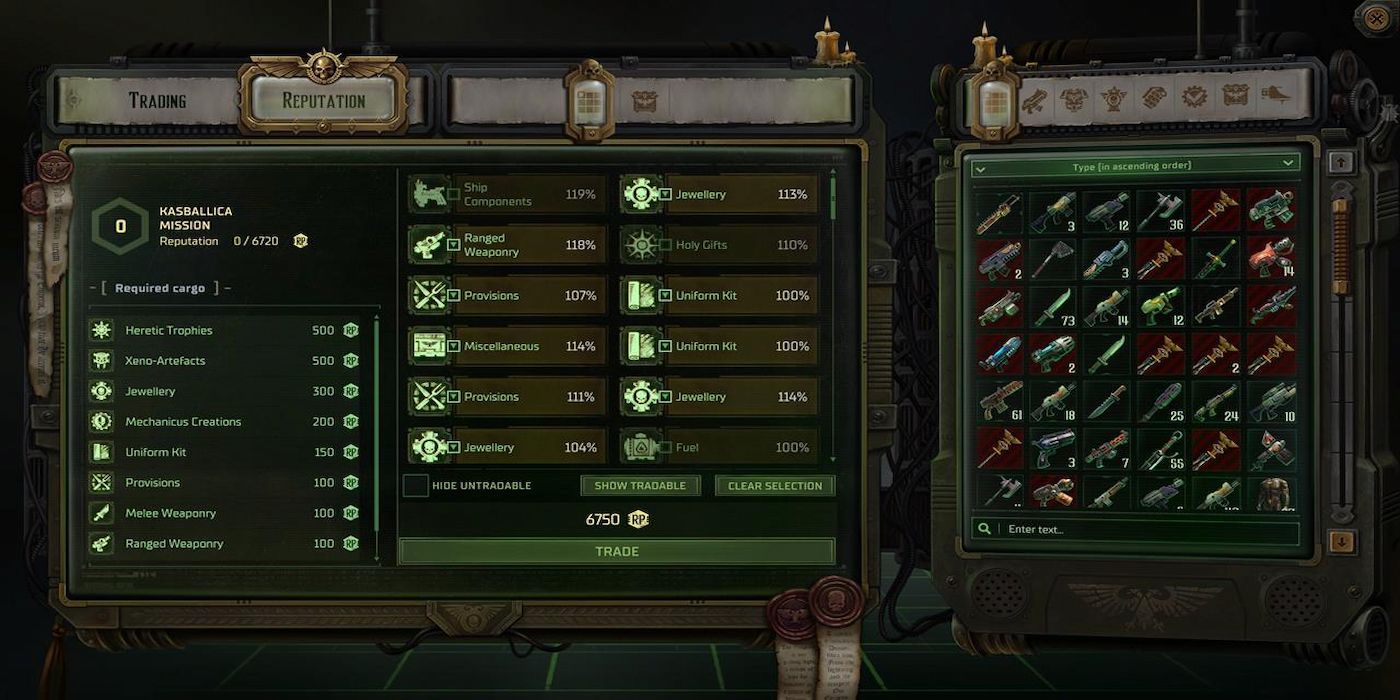Confirm the deal with the Trade button
This screenshot has width=1400, height=700.
616,551
